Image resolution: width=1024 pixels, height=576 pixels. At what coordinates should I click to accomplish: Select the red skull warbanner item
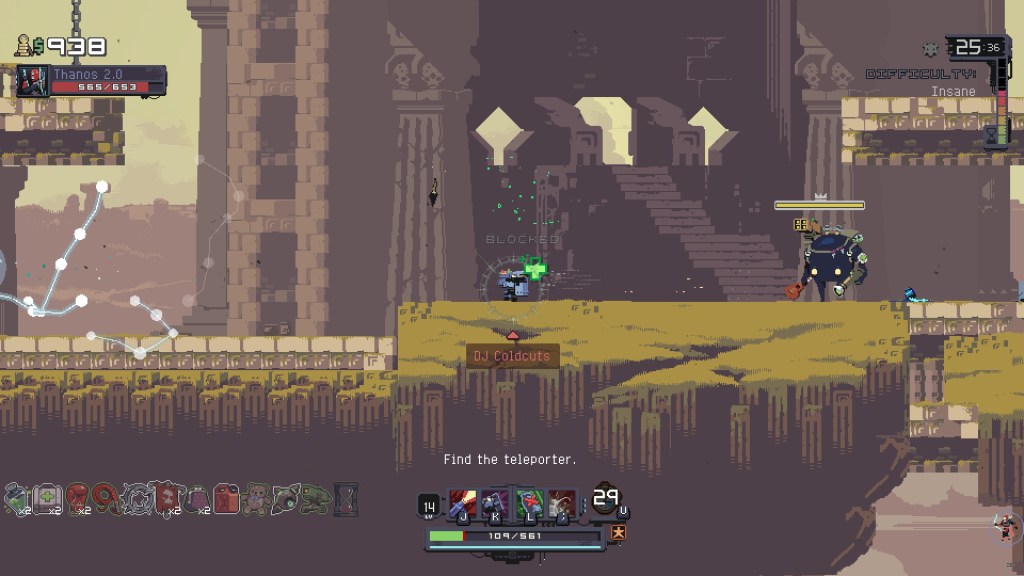166,497
